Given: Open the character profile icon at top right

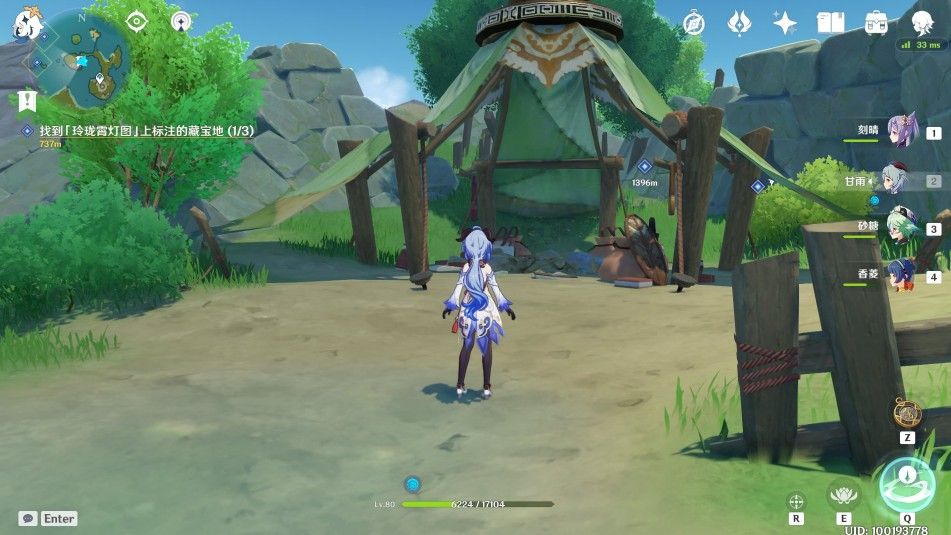Looking at the screenshot, I should 922,23.
